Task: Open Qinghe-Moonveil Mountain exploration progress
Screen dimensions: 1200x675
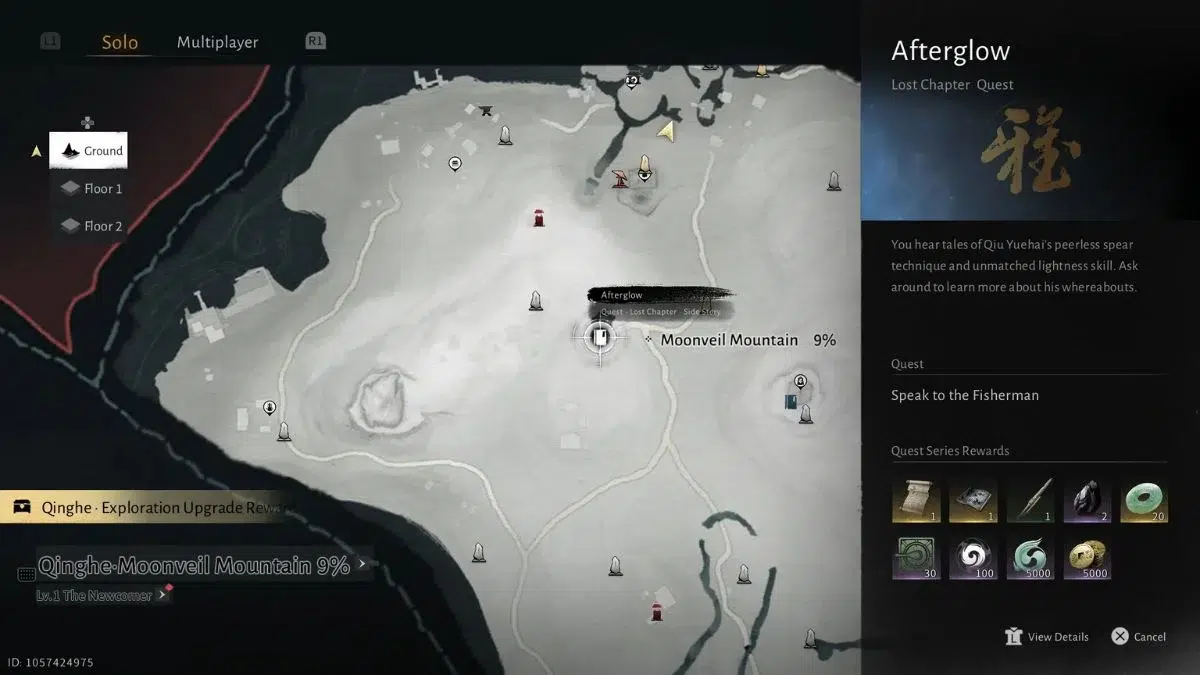Action: tap(195, 566)
